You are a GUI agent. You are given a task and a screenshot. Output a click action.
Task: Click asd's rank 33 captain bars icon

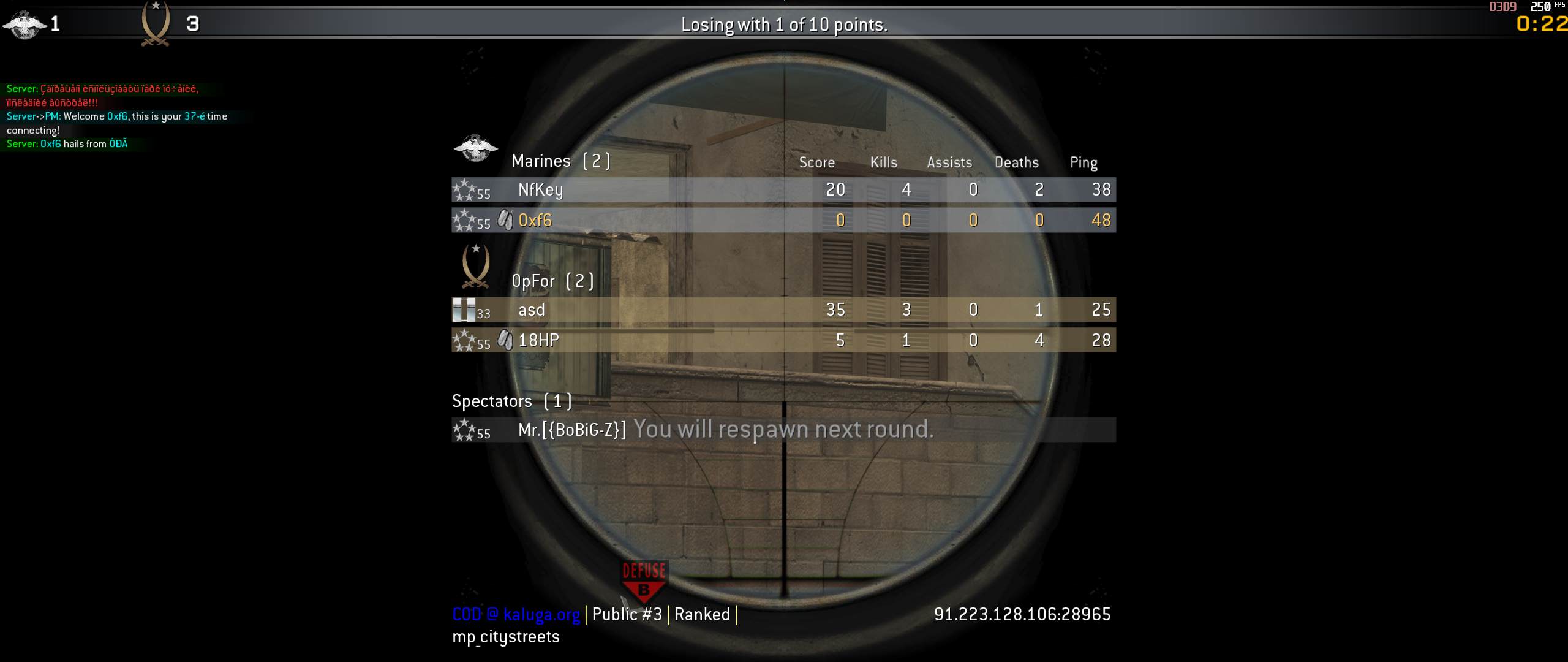[x=466, y=310]
